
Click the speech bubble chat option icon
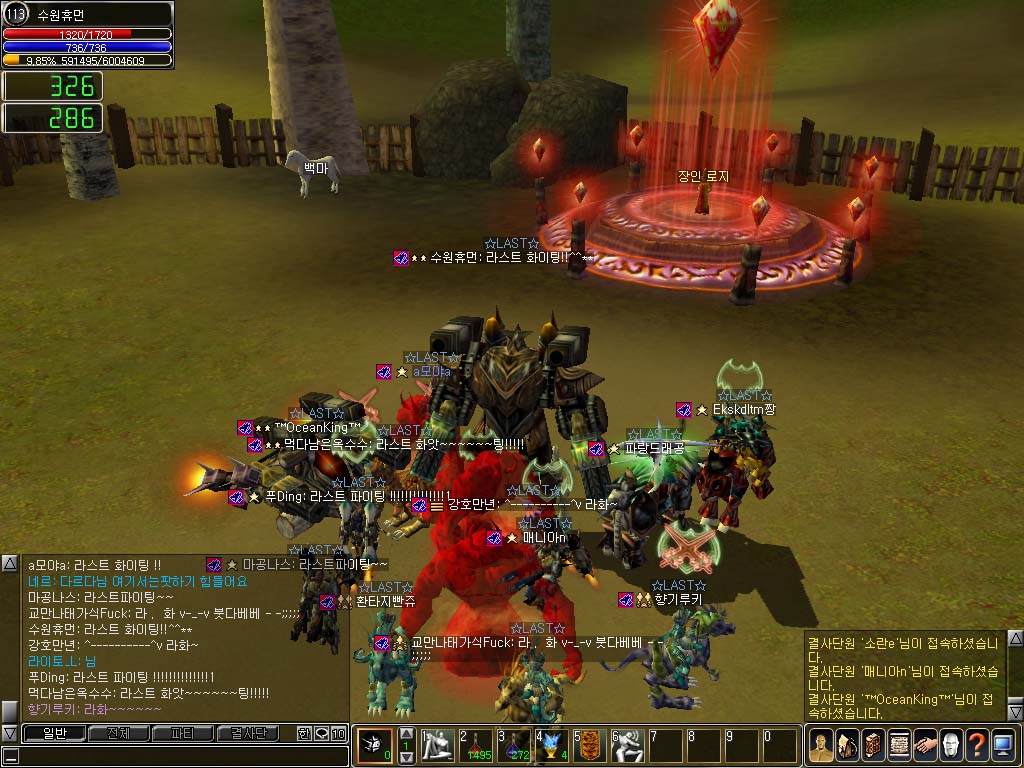[321, 734]
